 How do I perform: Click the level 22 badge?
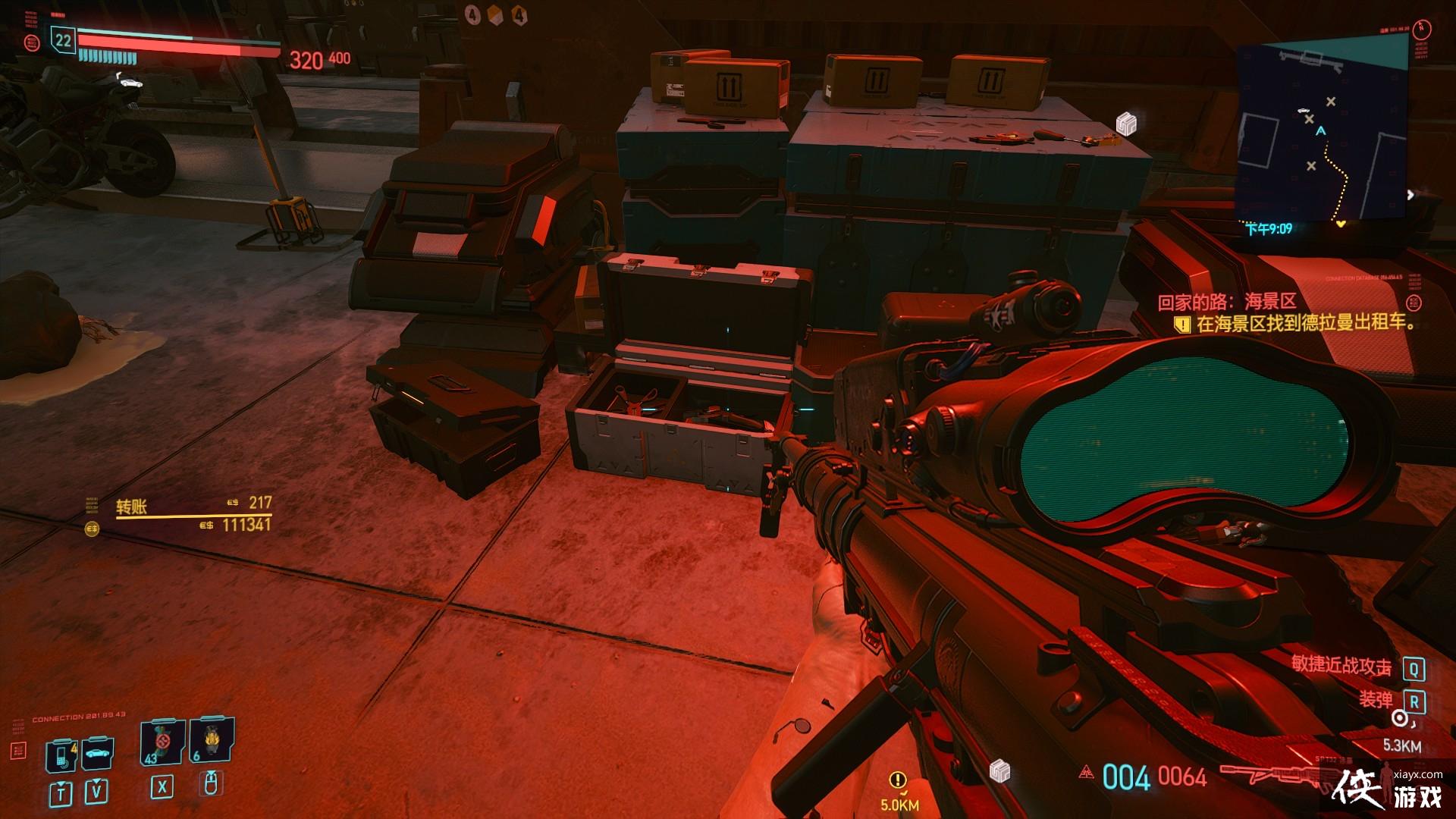pyautogui.click(x=64, y=40)
